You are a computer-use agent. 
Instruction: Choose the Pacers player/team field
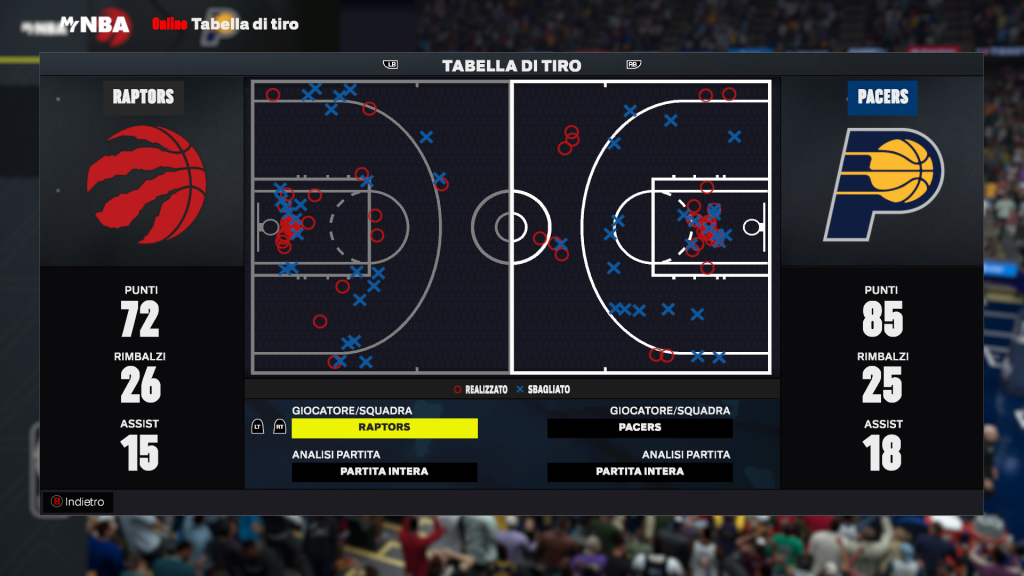click(640, 427)
